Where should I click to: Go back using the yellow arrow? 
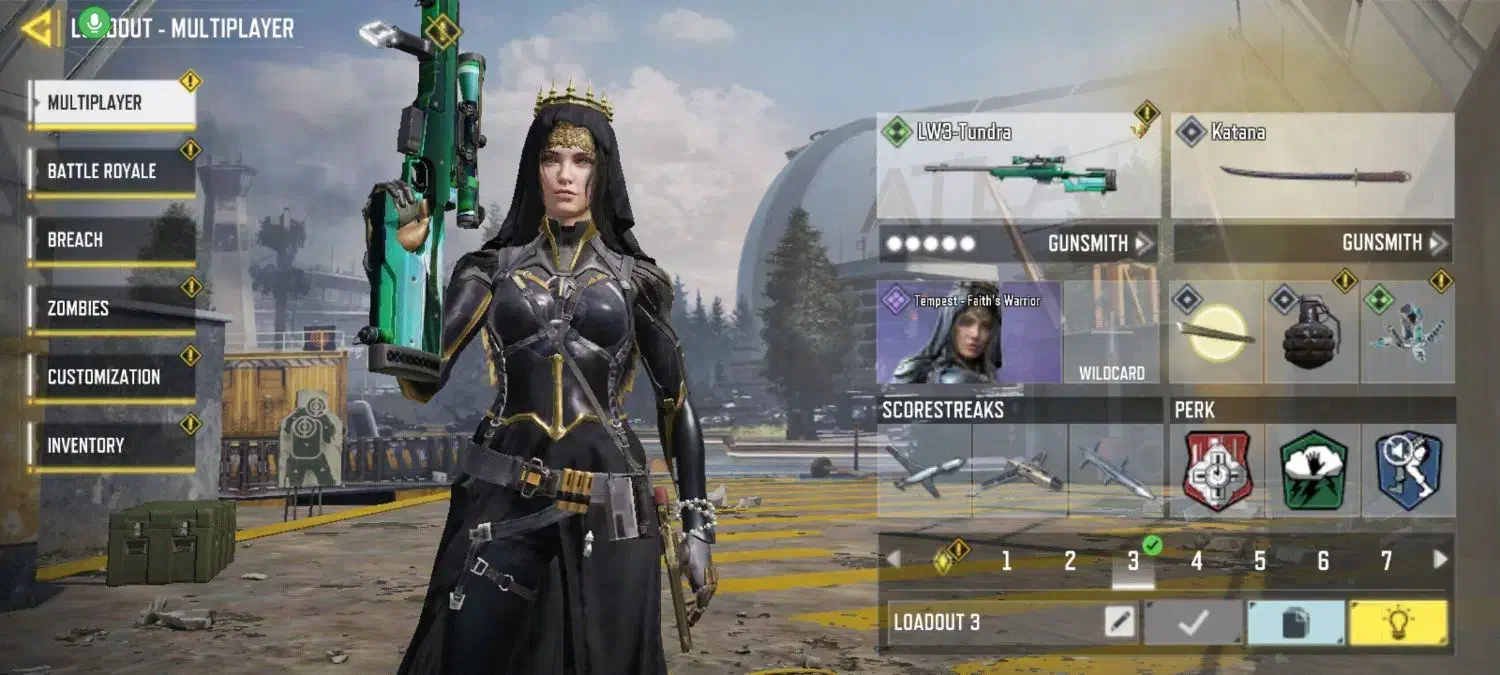(36, 29)
